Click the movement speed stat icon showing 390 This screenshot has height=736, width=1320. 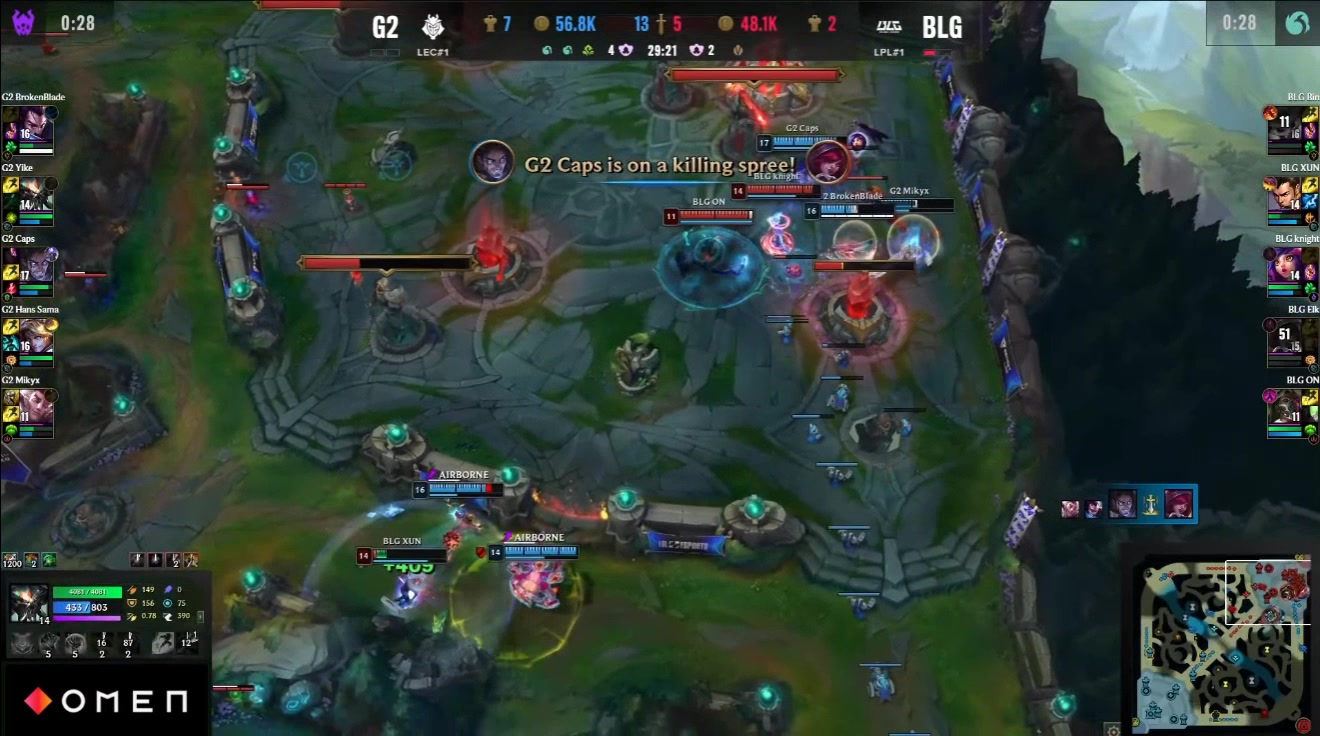click(x=168, y=616)
